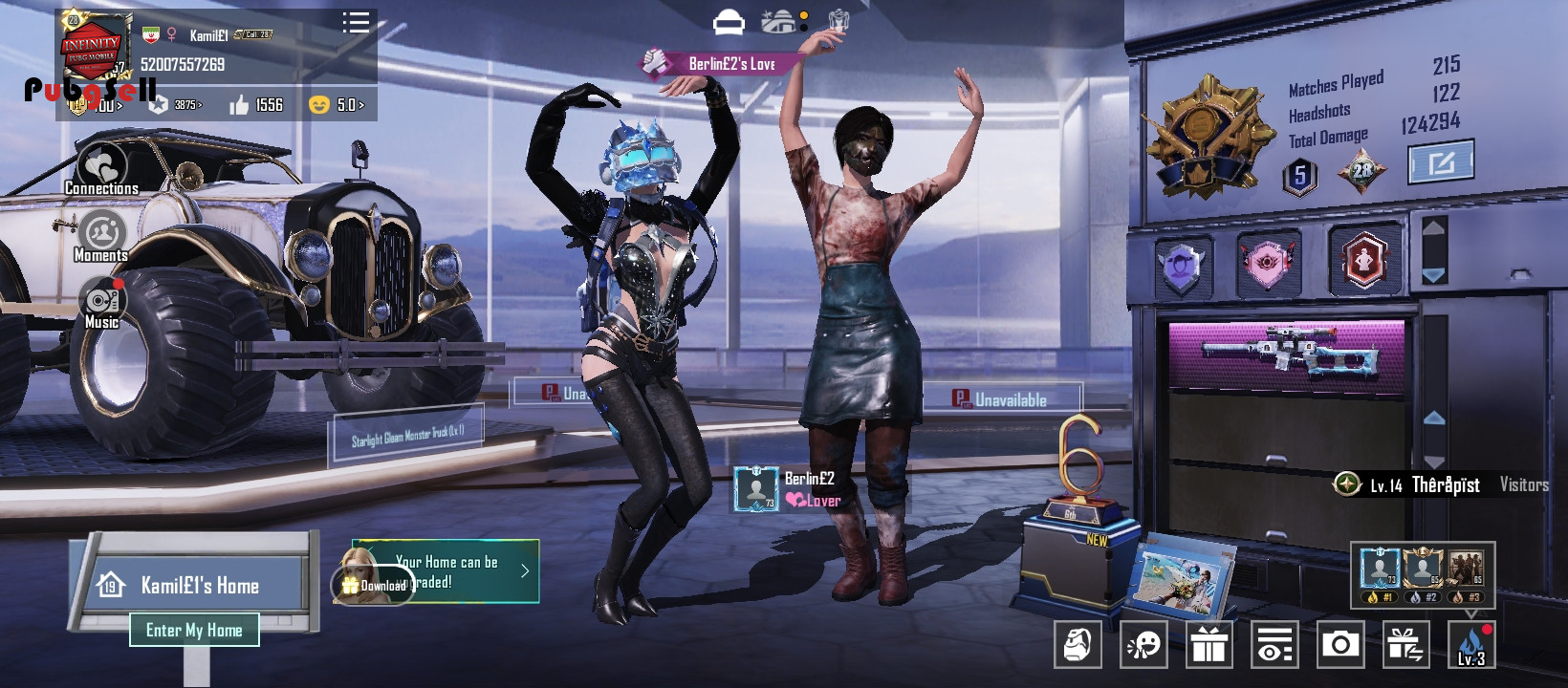Viewport: 1568px width, 688px height.
Task: Open the Visitors list
Action: pyautogui.click(x=1524, y=484)
